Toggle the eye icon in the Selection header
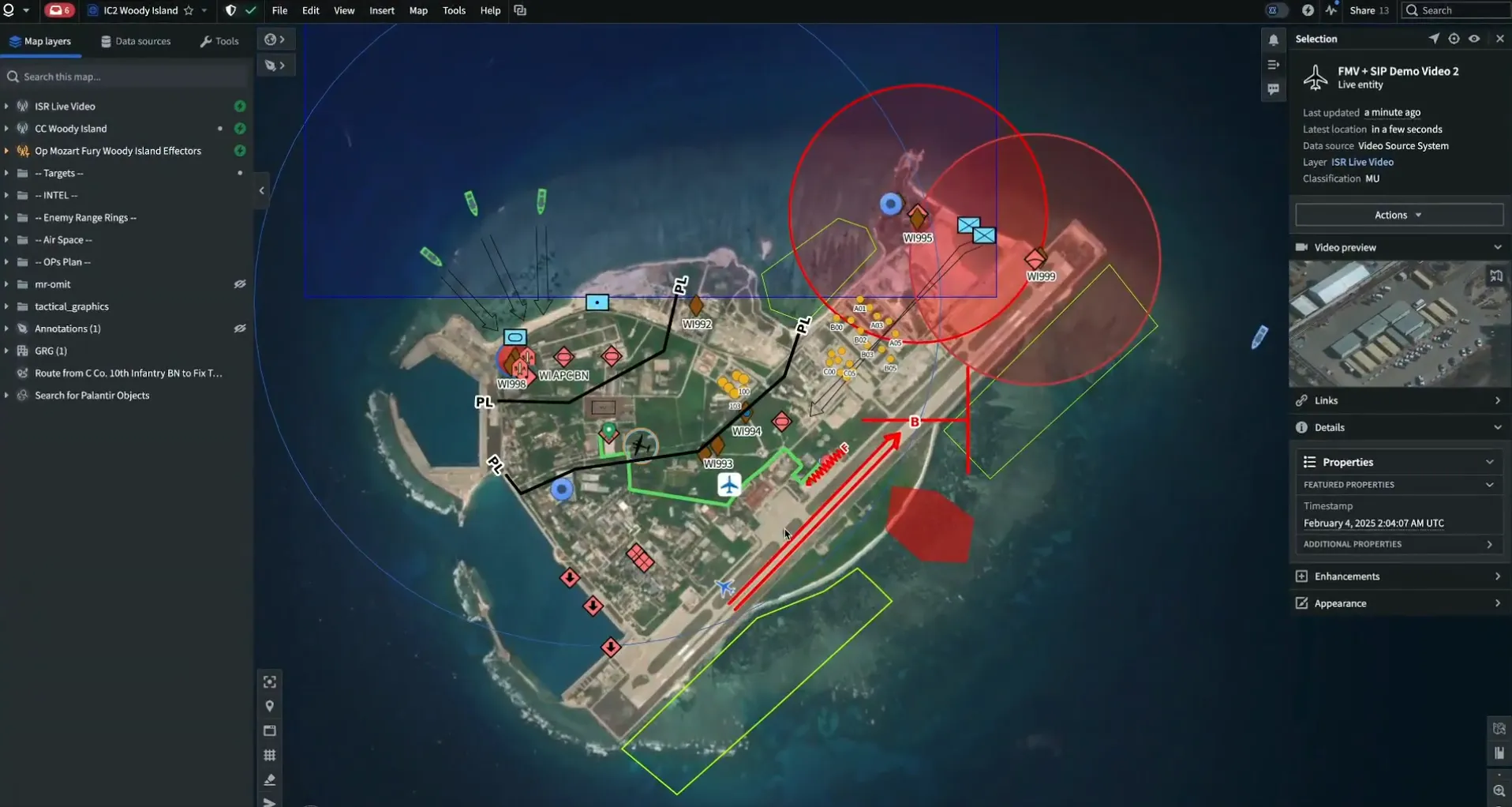Viewport: 1512px width, 807px height. pyautogui.click(x=1473, y=38)
